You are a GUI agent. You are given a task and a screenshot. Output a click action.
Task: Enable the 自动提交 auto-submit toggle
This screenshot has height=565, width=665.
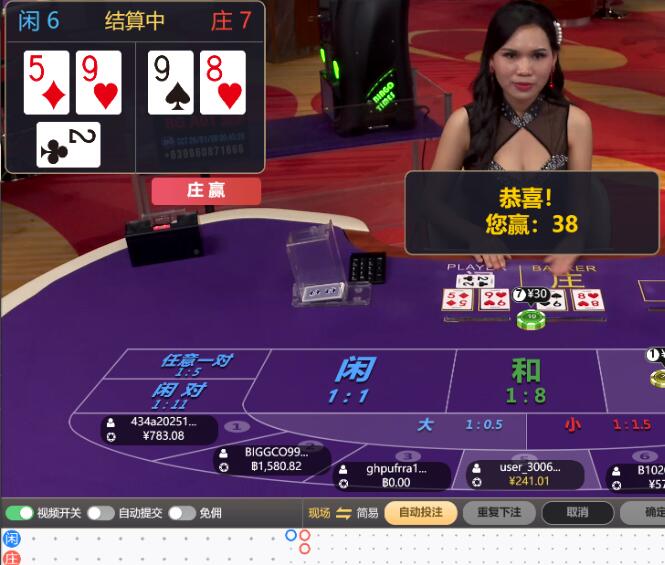coord(100,513)
